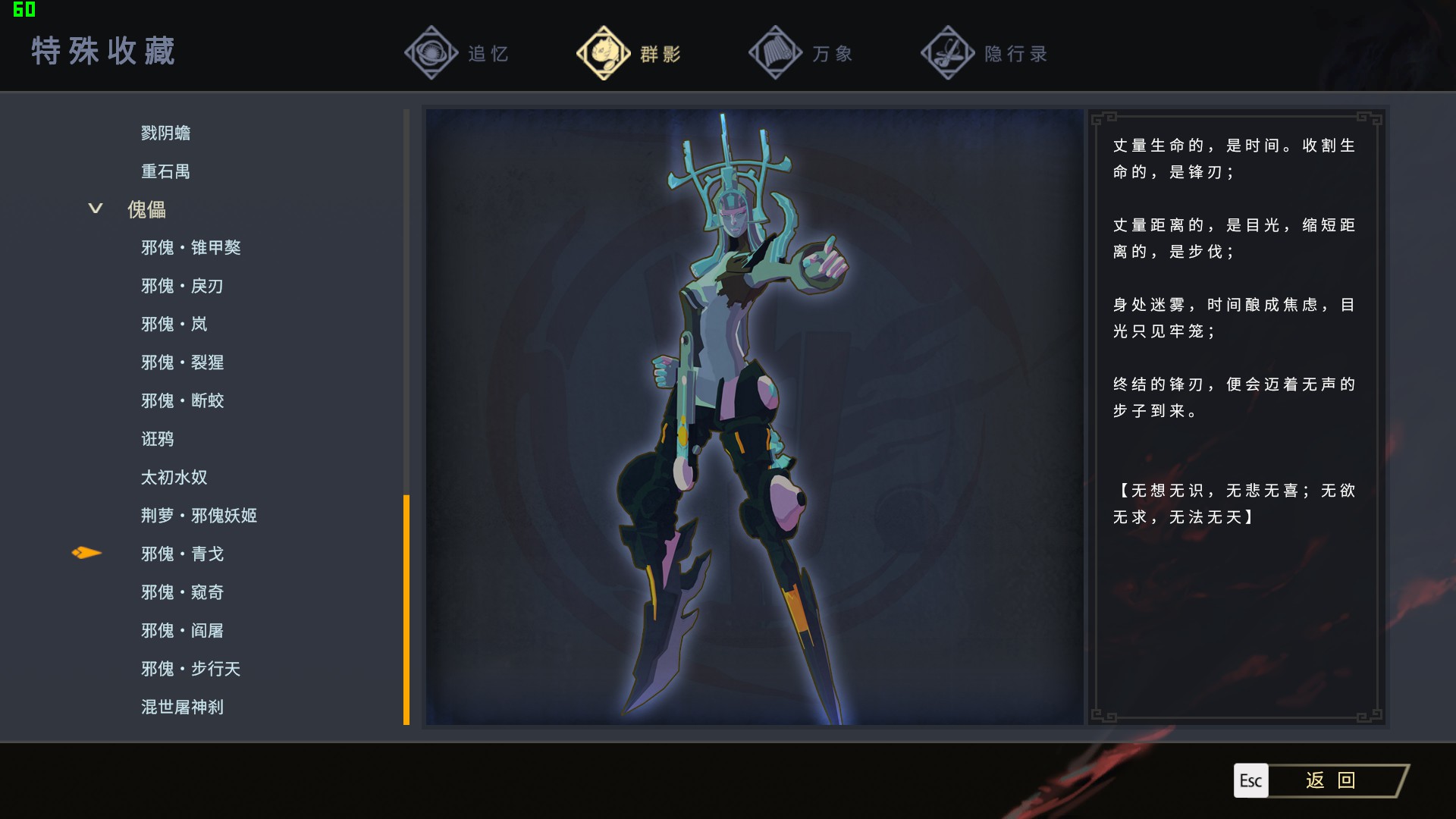Select the 万象 tab

tap(802, 53)
